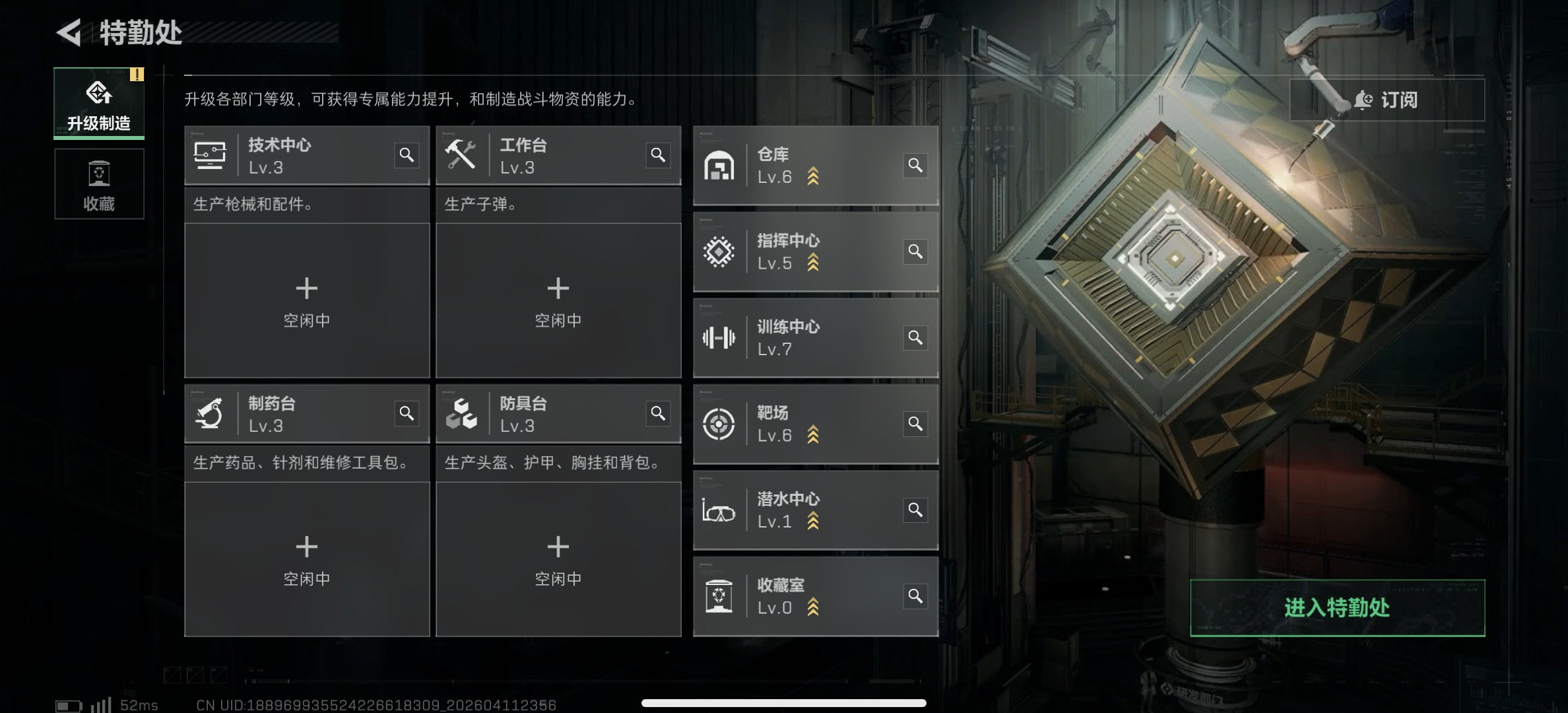Select the 技术中心 magnifier to view details

pos(407,154)
